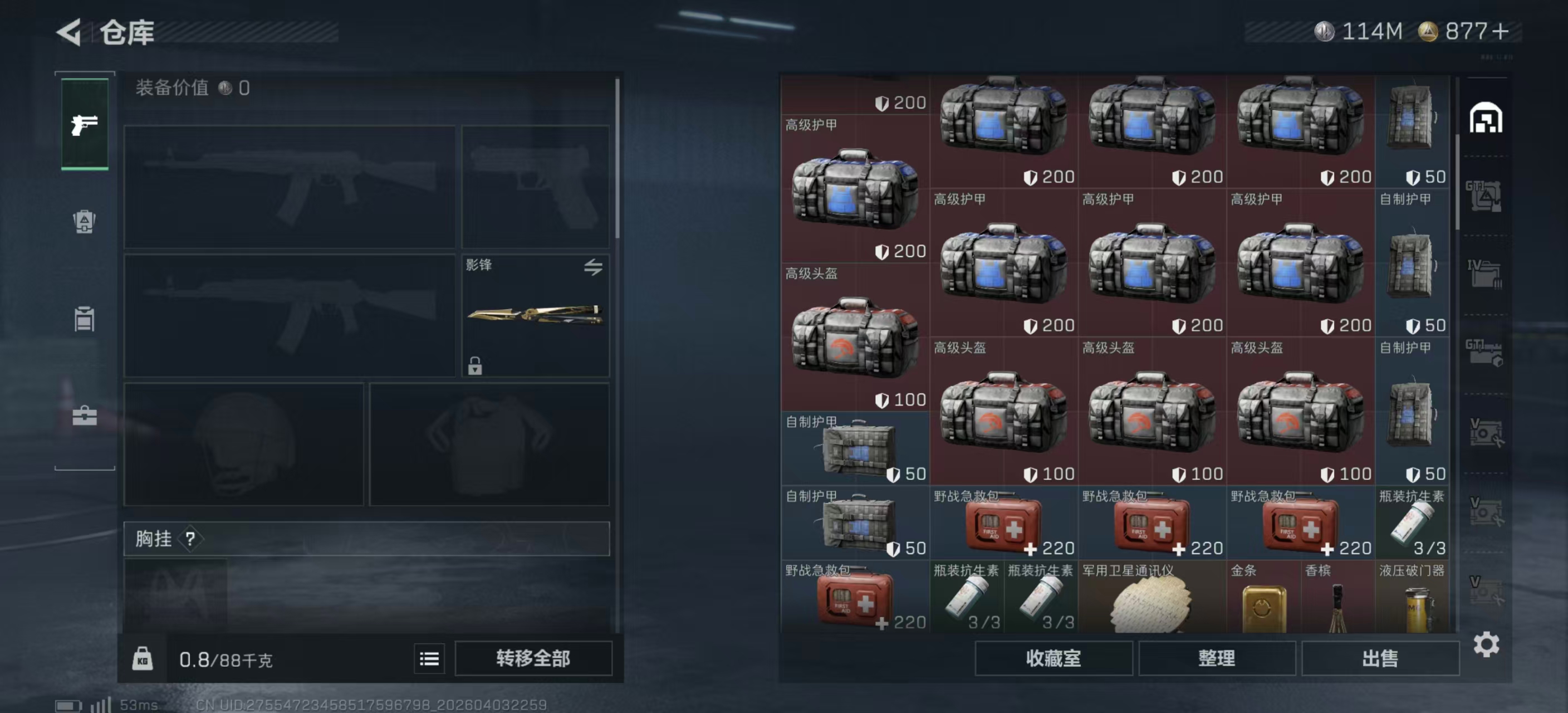
Task: Select the main stash icon on right sidebar
Action: pyautogui.click(x=1485, y=118)
